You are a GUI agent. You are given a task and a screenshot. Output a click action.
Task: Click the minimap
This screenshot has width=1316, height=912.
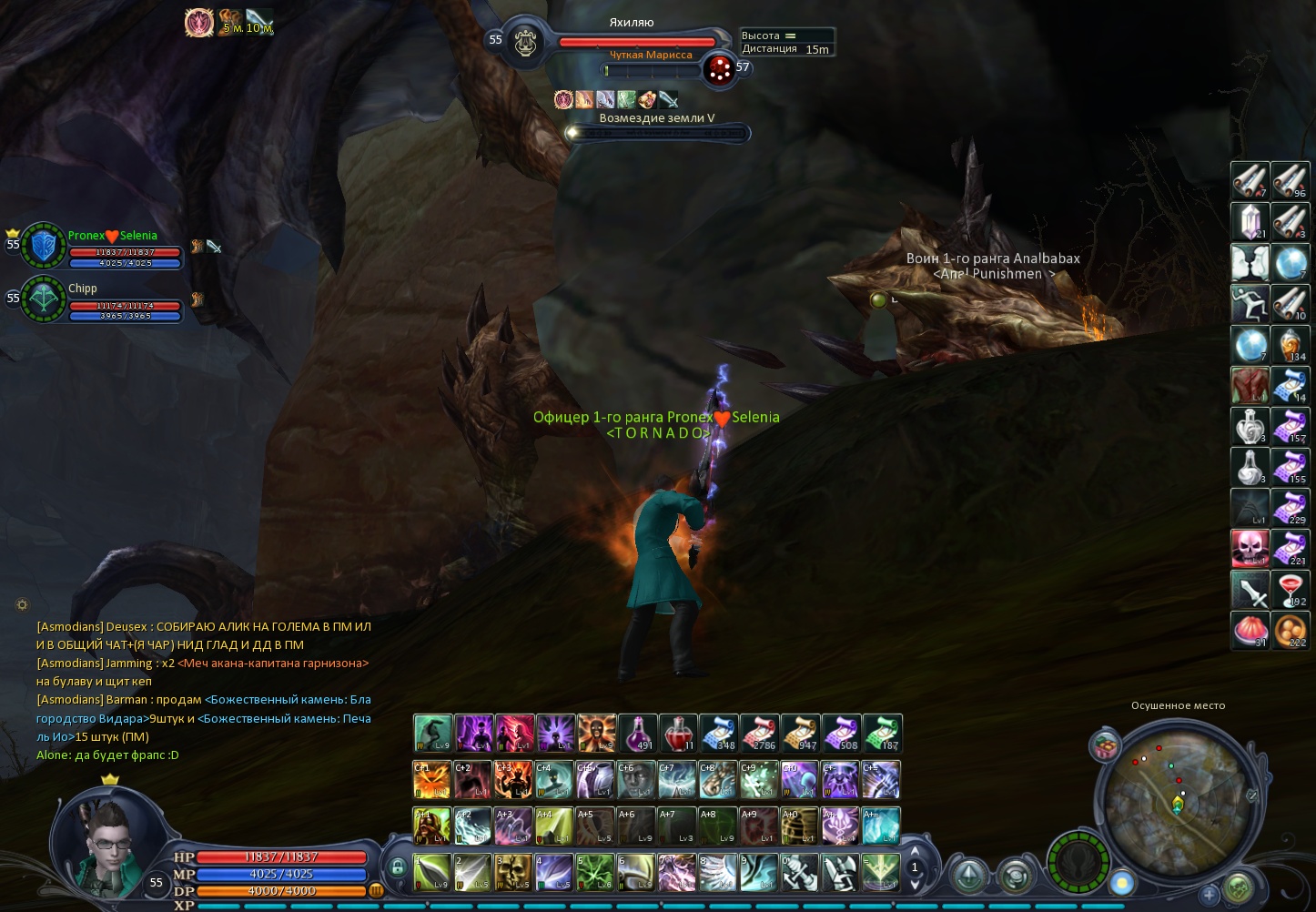pos(1174,799)
